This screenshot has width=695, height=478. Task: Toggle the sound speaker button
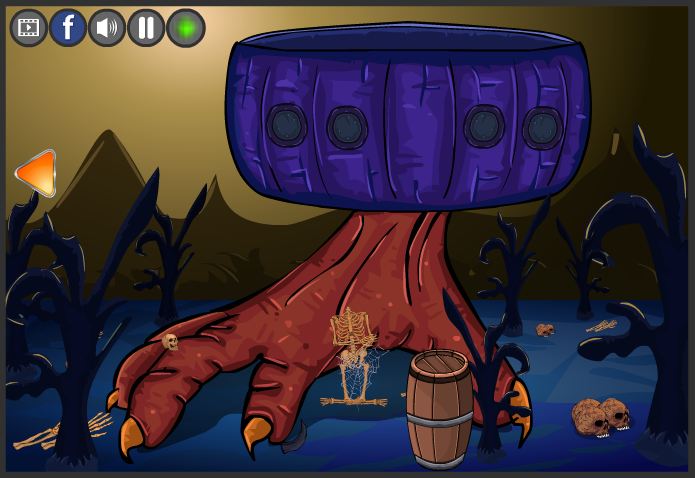click(x=107, y=28)
